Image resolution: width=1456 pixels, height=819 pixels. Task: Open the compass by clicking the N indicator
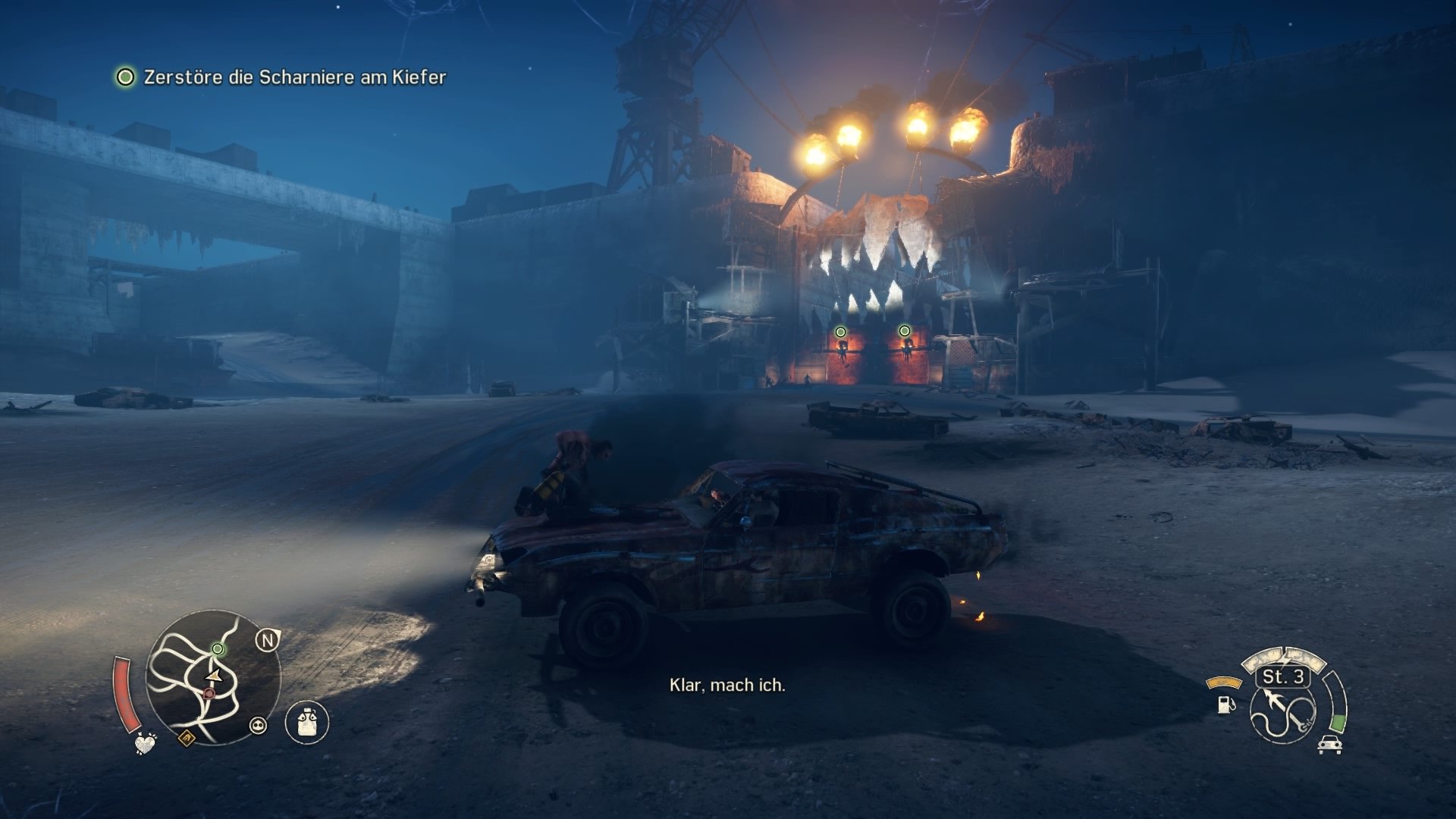[266, 640]
